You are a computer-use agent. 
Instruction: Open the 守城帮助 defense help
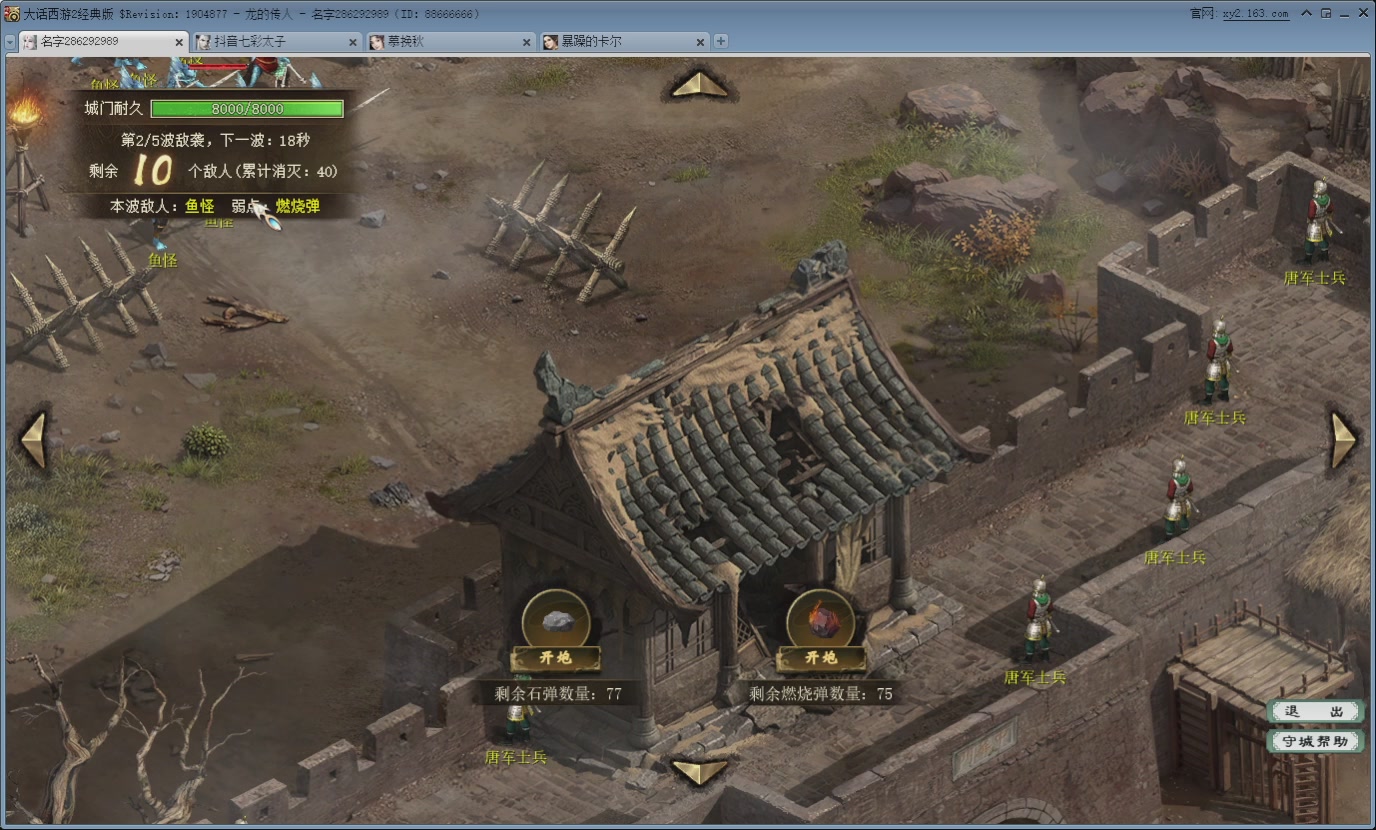pos(1315,741)
